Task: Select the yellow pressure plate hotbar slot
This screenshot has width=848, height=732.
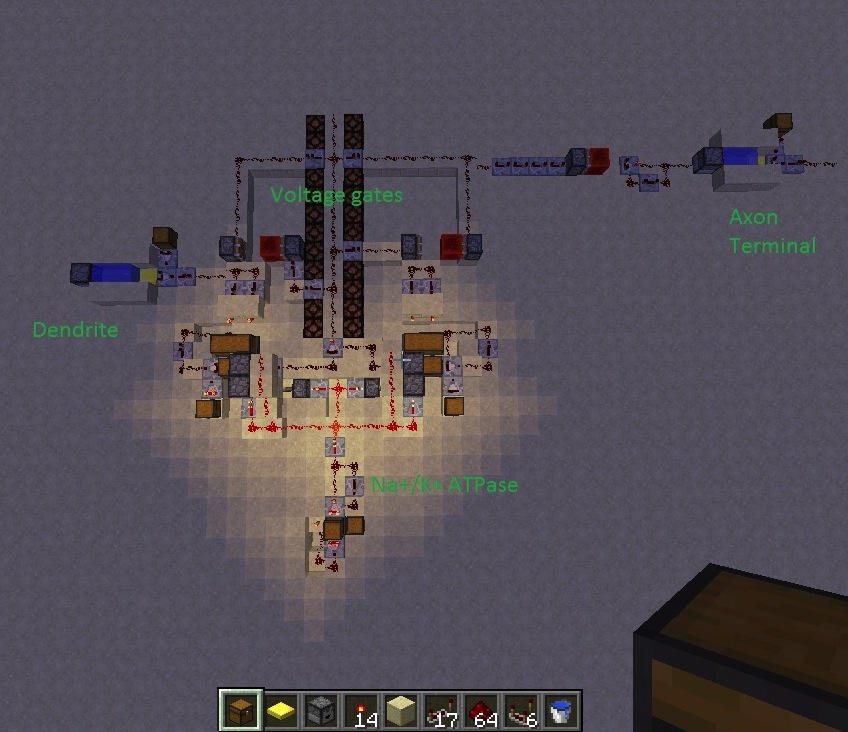Action: [281, 710]
